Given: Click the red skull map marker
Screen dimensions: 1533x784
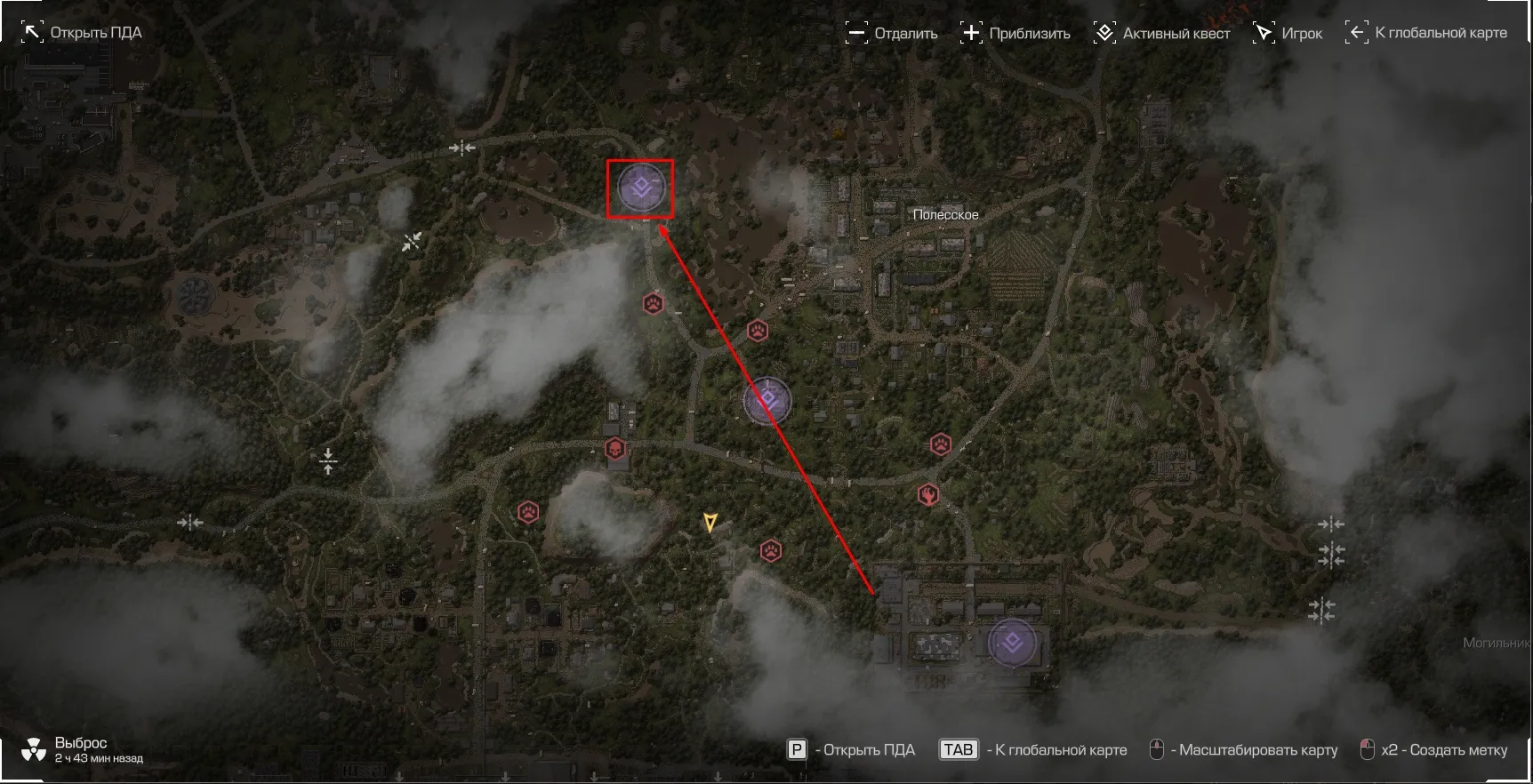Looking at the screenshot, I should [614, 448].
